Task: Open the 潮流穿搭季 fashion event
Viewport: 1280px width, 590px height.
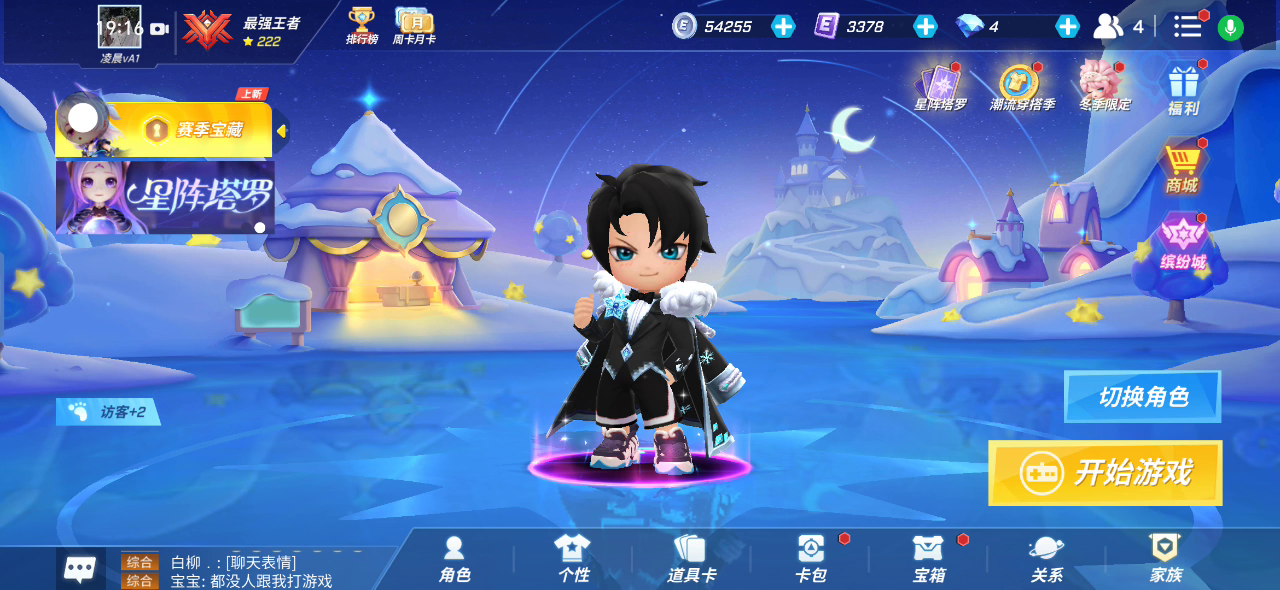Action: 1021,87
